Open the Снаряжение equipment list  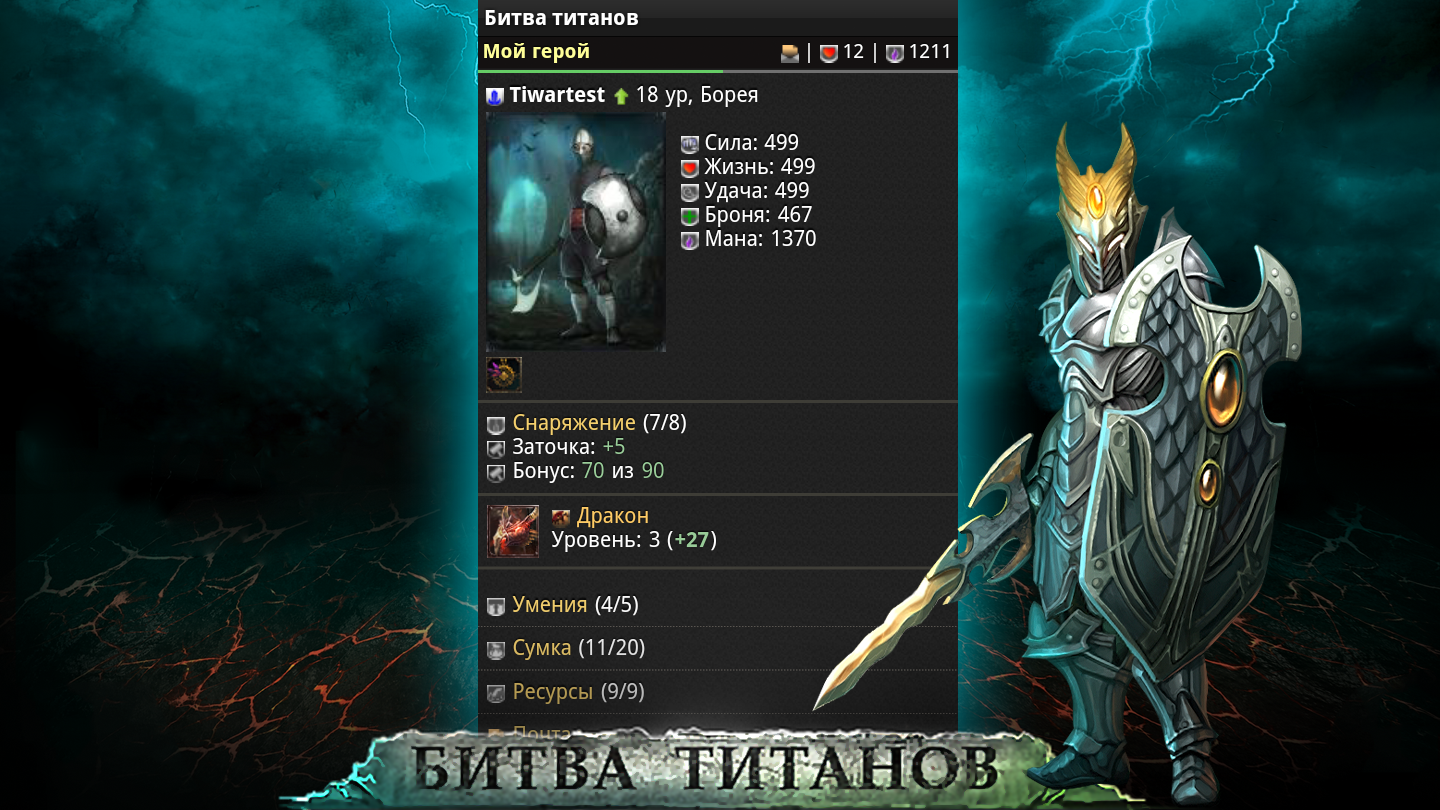(574, 423)
